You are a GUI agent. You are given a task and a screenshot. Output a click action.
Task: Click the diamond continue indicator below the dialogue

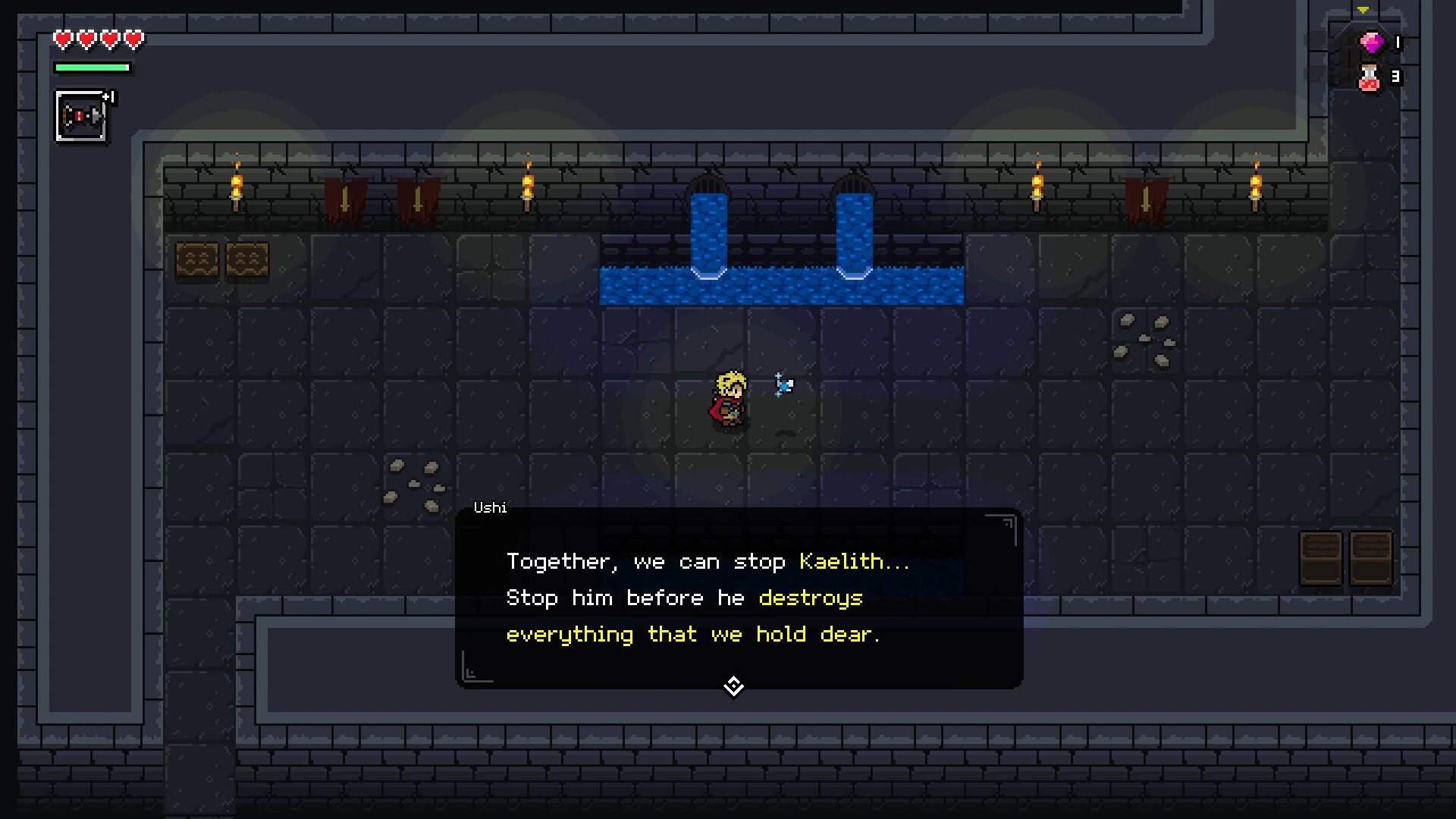point(733,686)
